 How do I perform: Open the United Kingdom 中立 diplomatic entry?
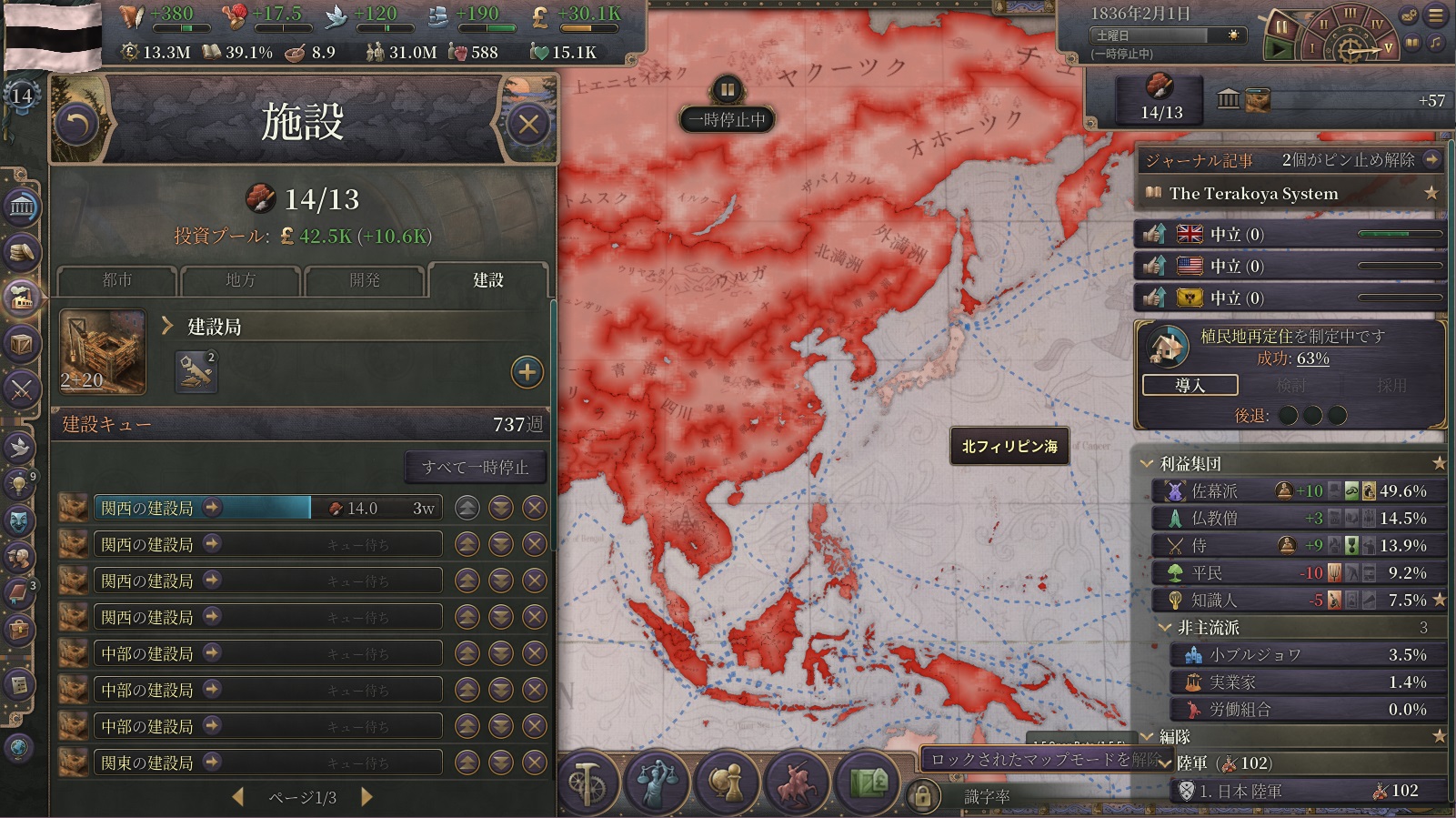pyautogui.click(x=1290, y=235)
